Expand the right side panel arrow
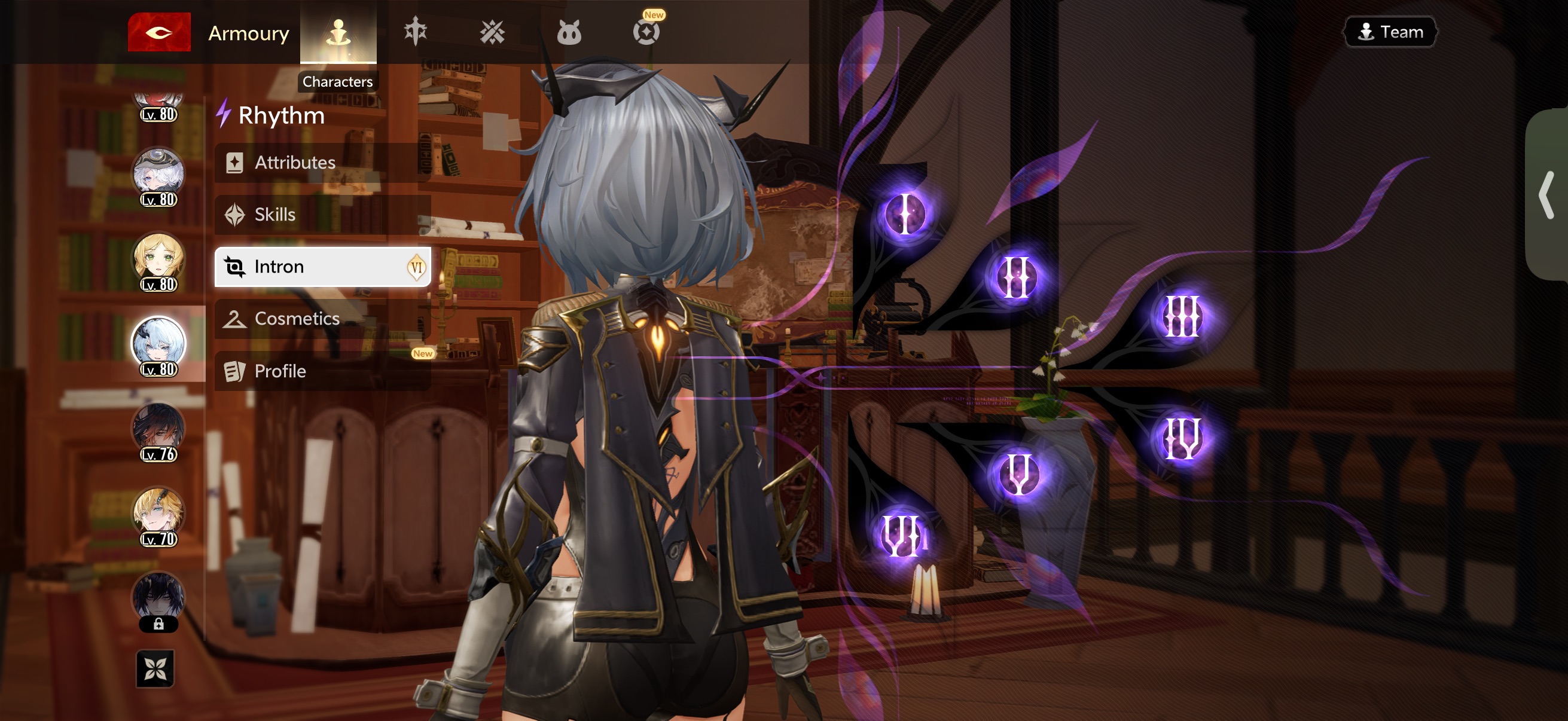This screenshot has width=1568, height=721. coord(1546,195)
